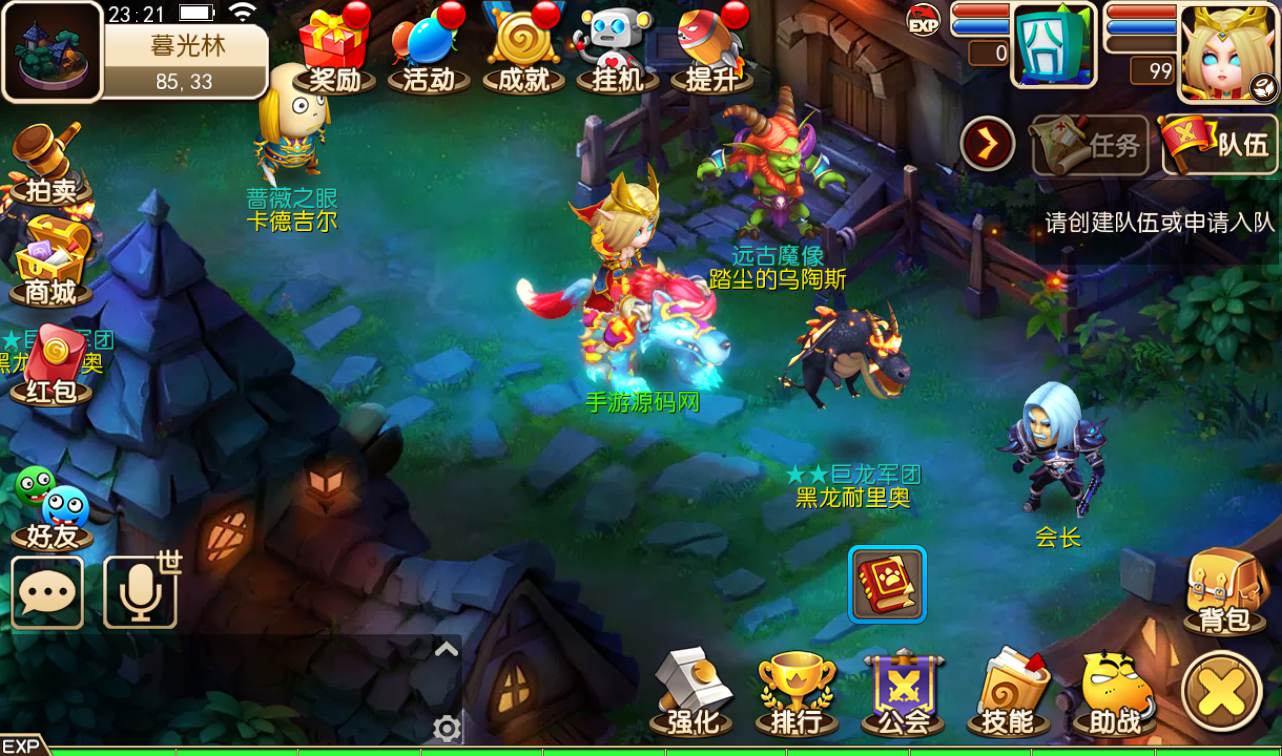Switch to the 任务 quest tab

(1090, 145)
